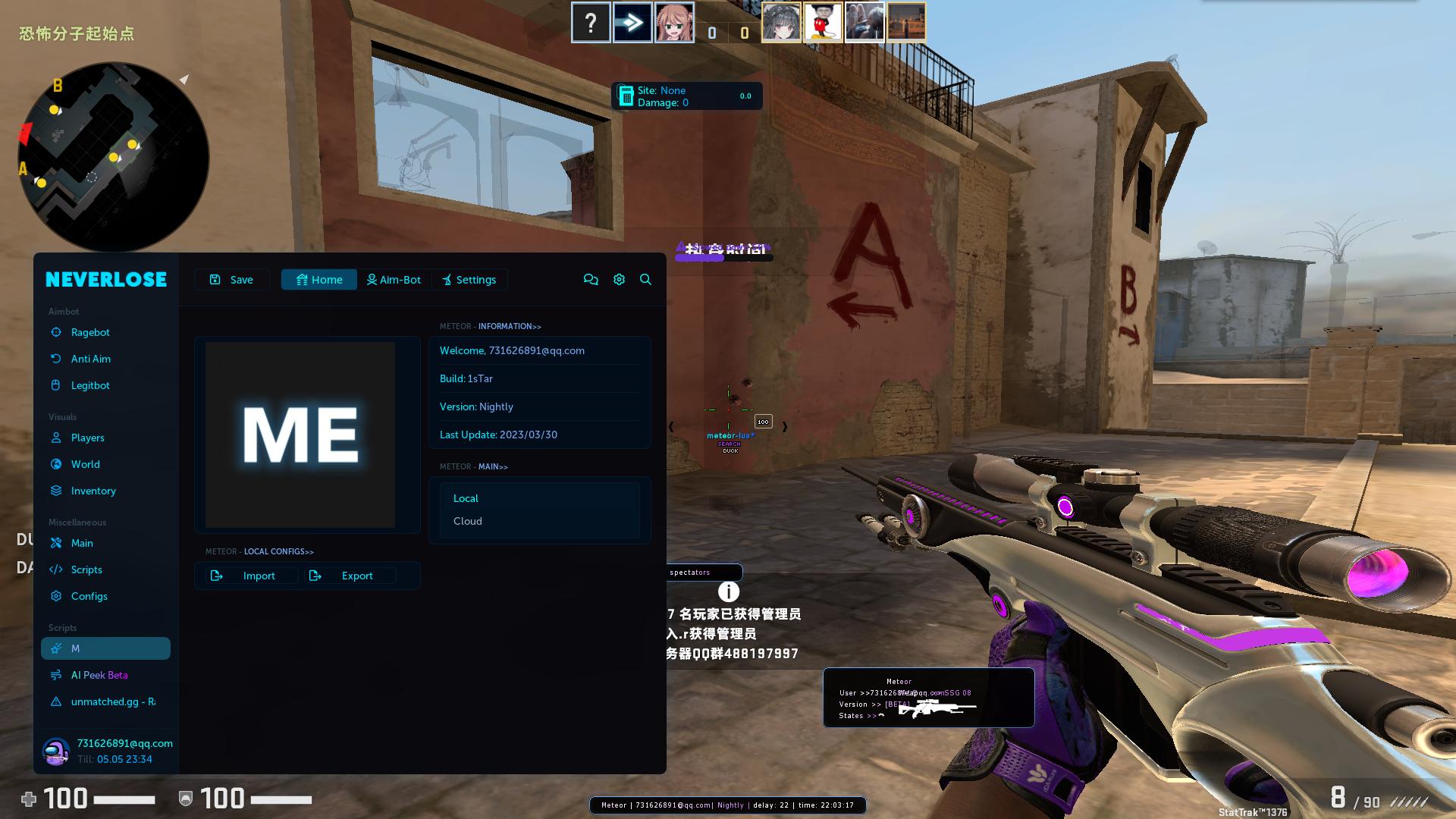1456x819 pixels.
Task: Click the Save button
Action: coord(231,279)
